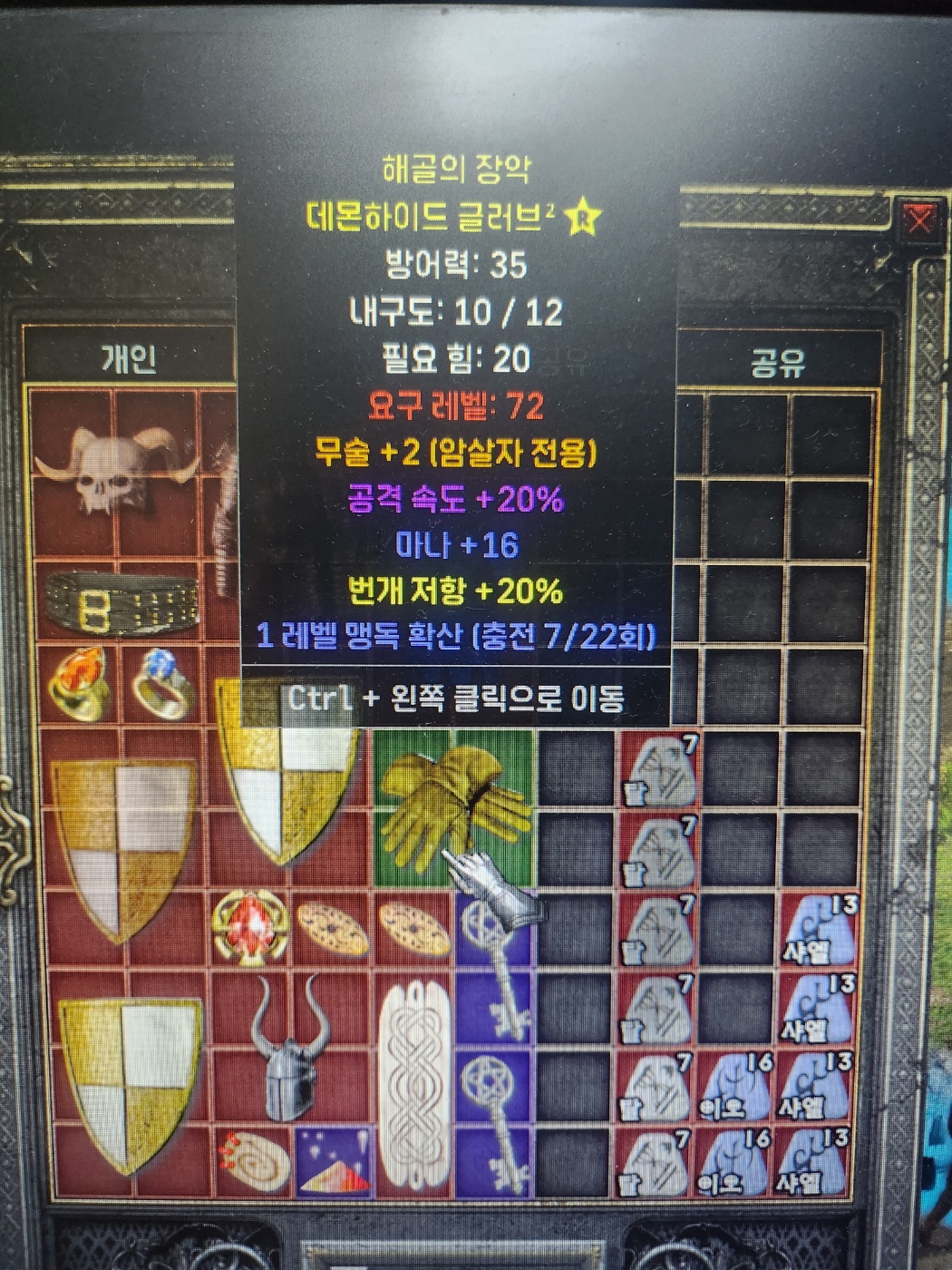952x1270 pixels.
Task: Select the rainbow-colored square item
Action: pyautogui.click(x=333, y=1161)
